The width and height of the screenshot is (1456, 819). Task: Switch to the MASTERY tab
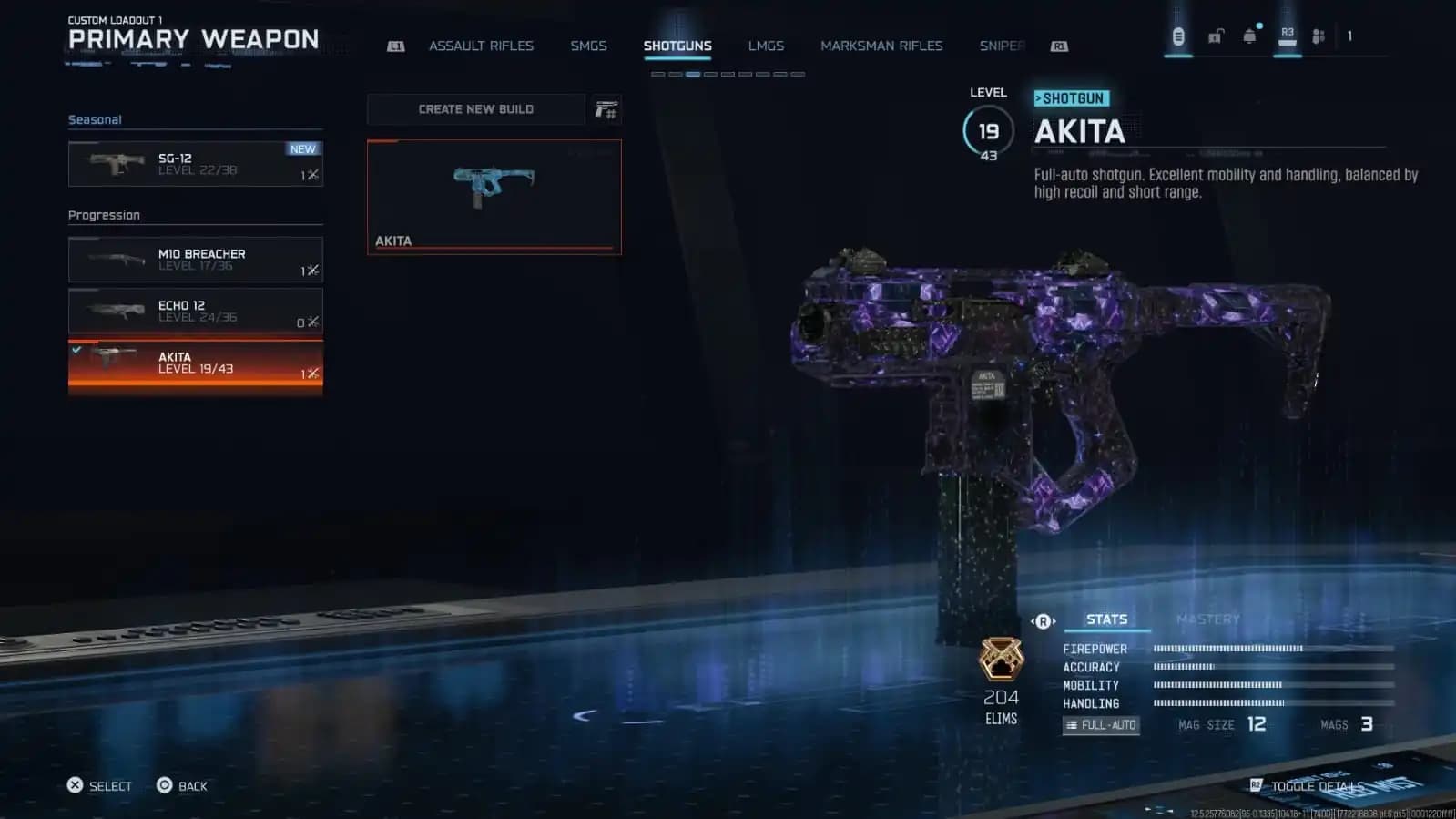point(1210,619)
